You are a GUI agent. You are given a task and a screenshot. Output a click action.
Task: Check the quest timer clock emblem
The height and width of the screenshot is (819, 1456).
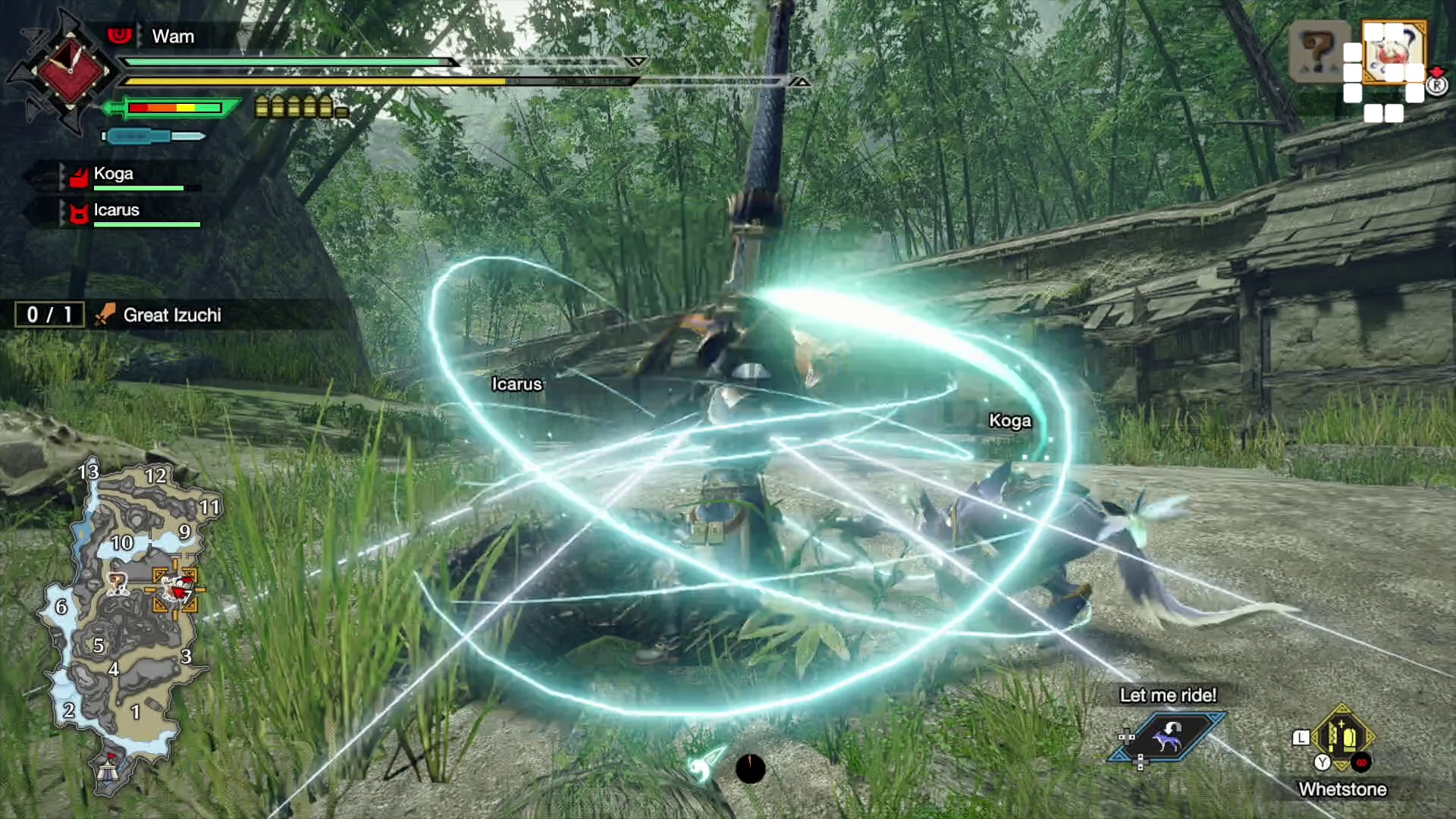(70, 72)
